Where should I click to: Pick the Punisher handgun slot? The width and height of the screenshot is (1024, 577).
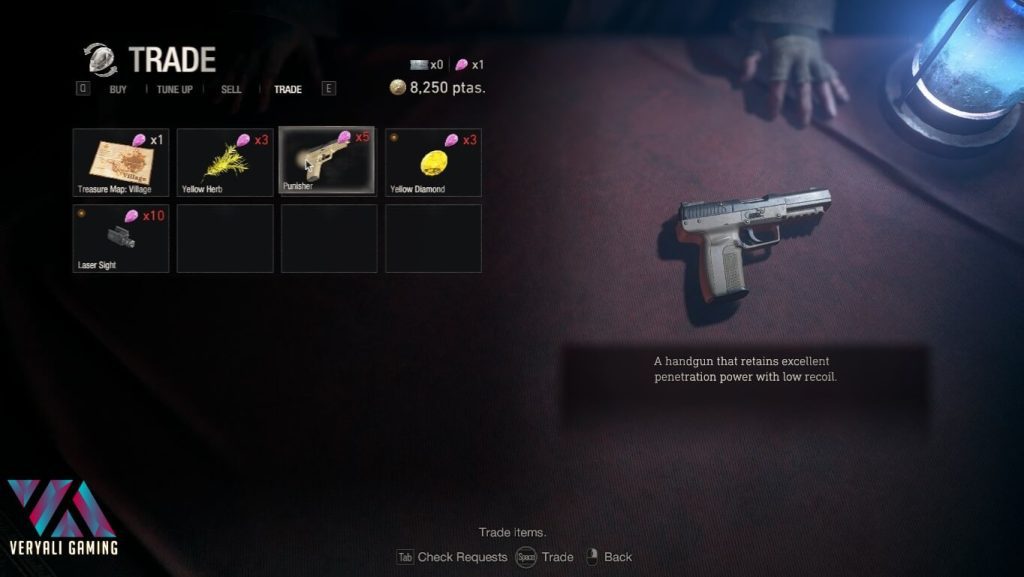coord(327,160)
